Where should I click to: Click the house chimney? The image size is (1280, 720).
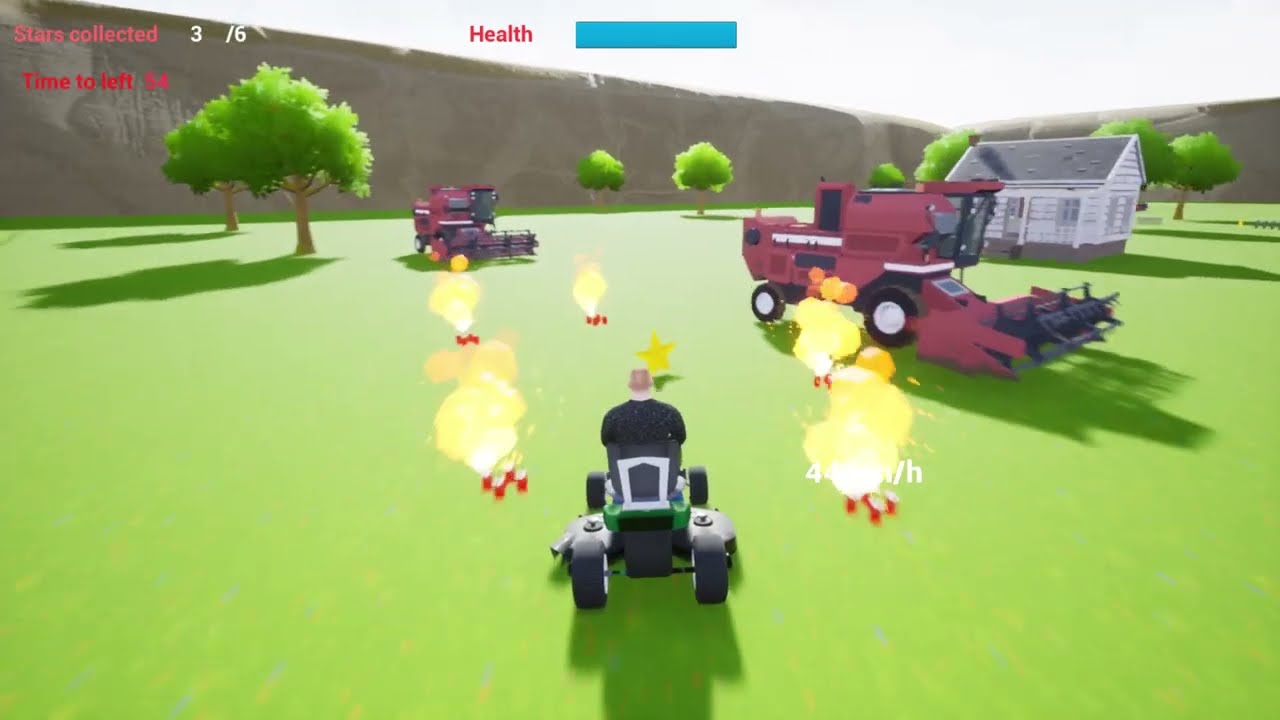click(x=973, y=137)
